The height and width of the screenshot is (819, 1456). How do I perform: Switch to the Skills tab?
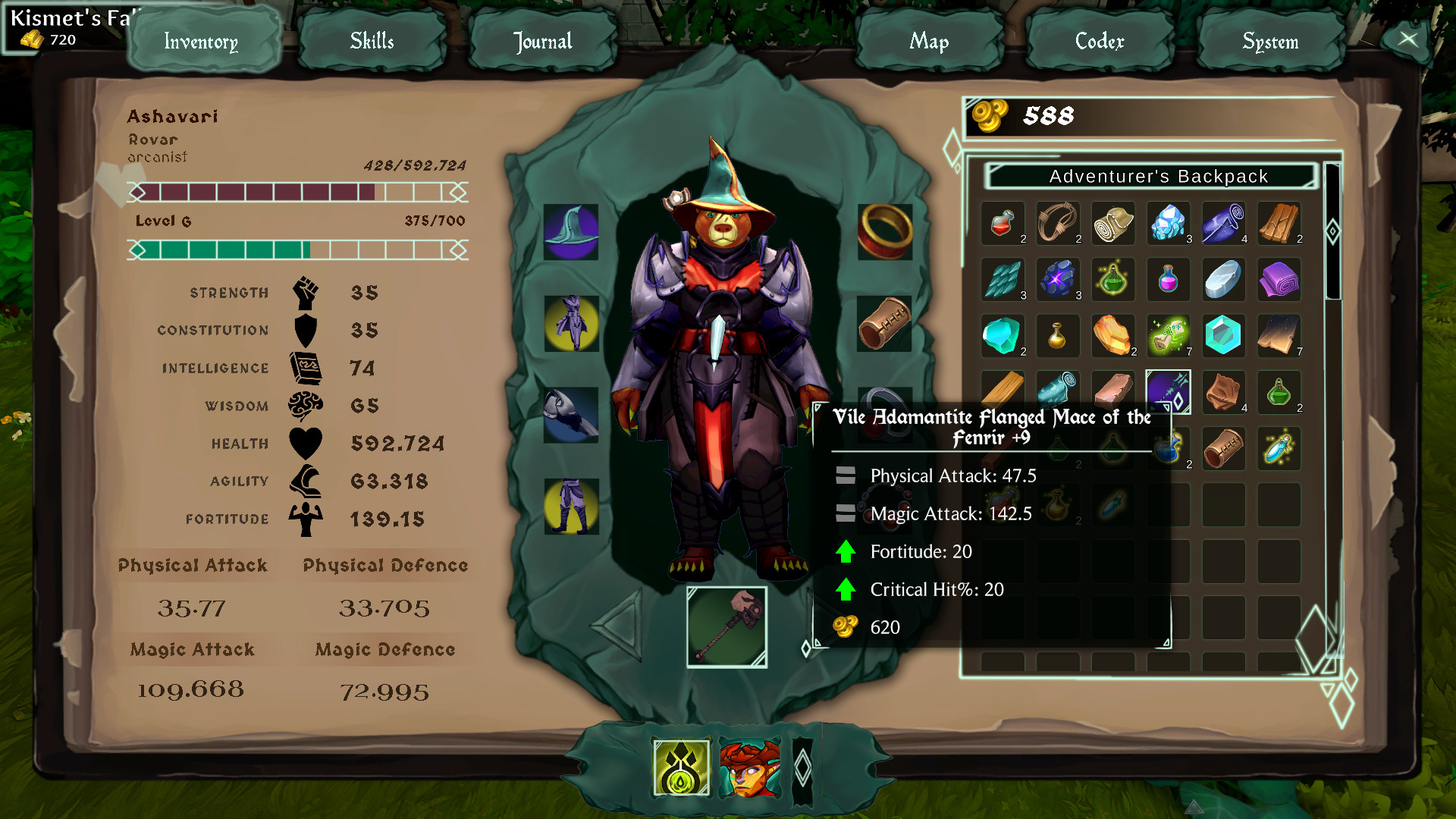372,42
